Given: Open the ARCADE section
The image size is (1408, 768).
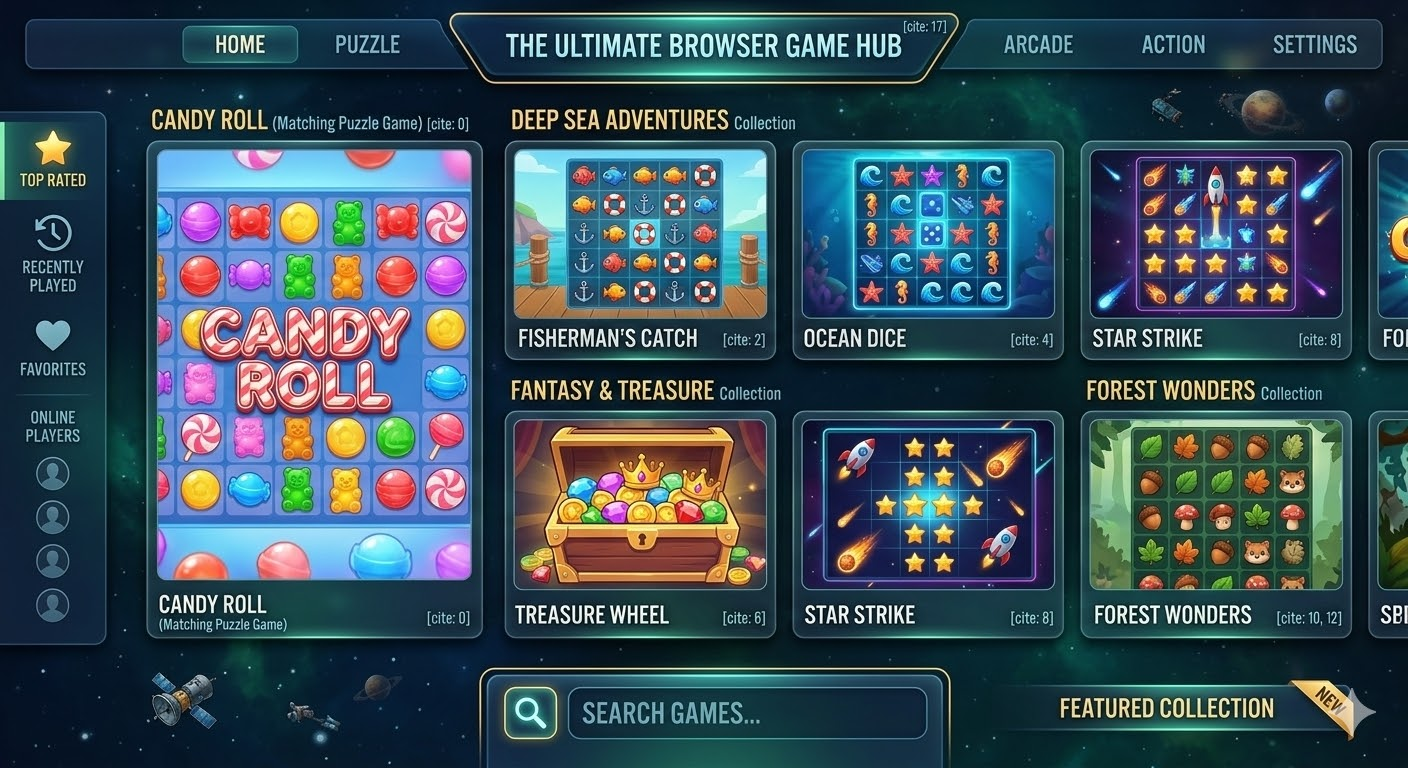Looking at the screenshot, I should pyautogui.click(x=1038, y=44).
